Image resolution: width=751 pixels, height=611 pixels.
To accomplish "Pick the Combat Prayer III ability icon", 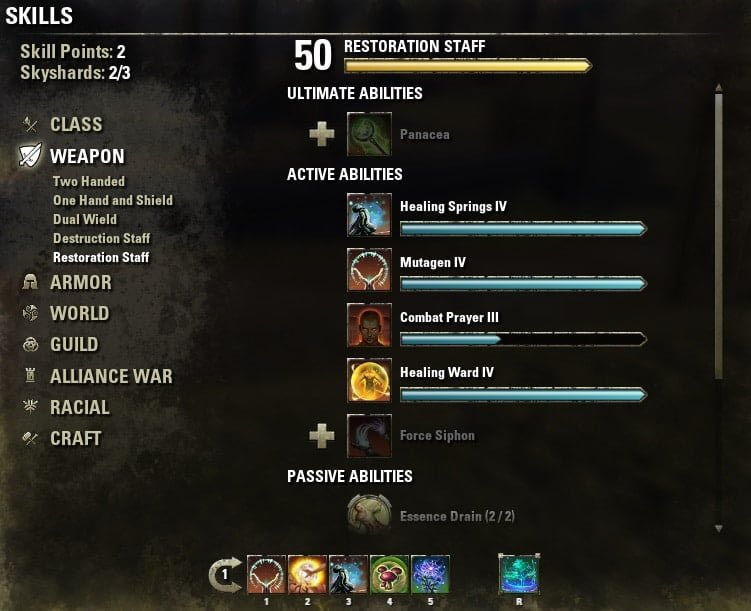I will 368,325.
